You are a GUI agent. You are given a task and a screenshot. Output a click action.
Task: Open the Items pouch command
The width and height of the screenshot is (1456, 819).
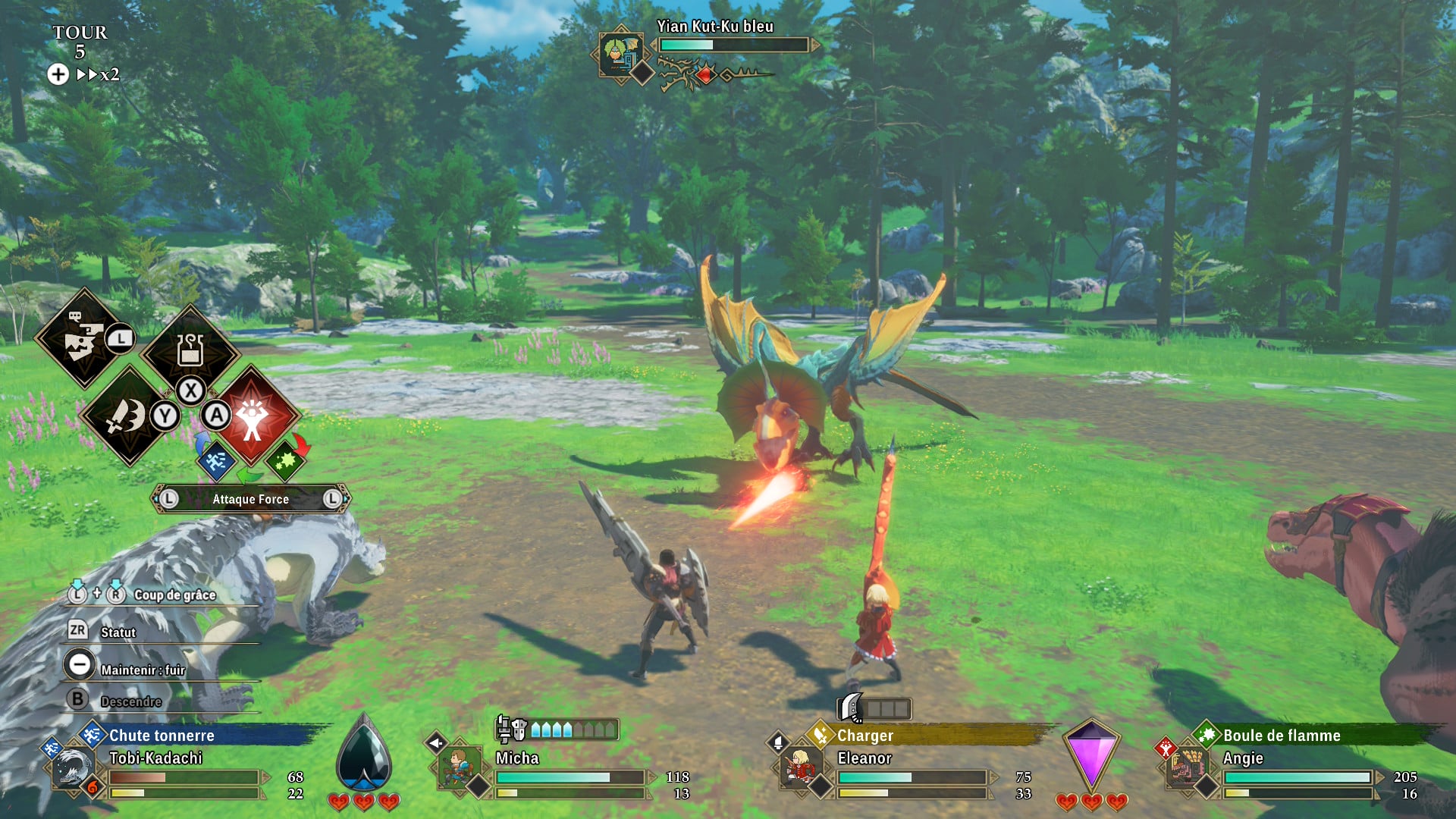coord(190,350)
